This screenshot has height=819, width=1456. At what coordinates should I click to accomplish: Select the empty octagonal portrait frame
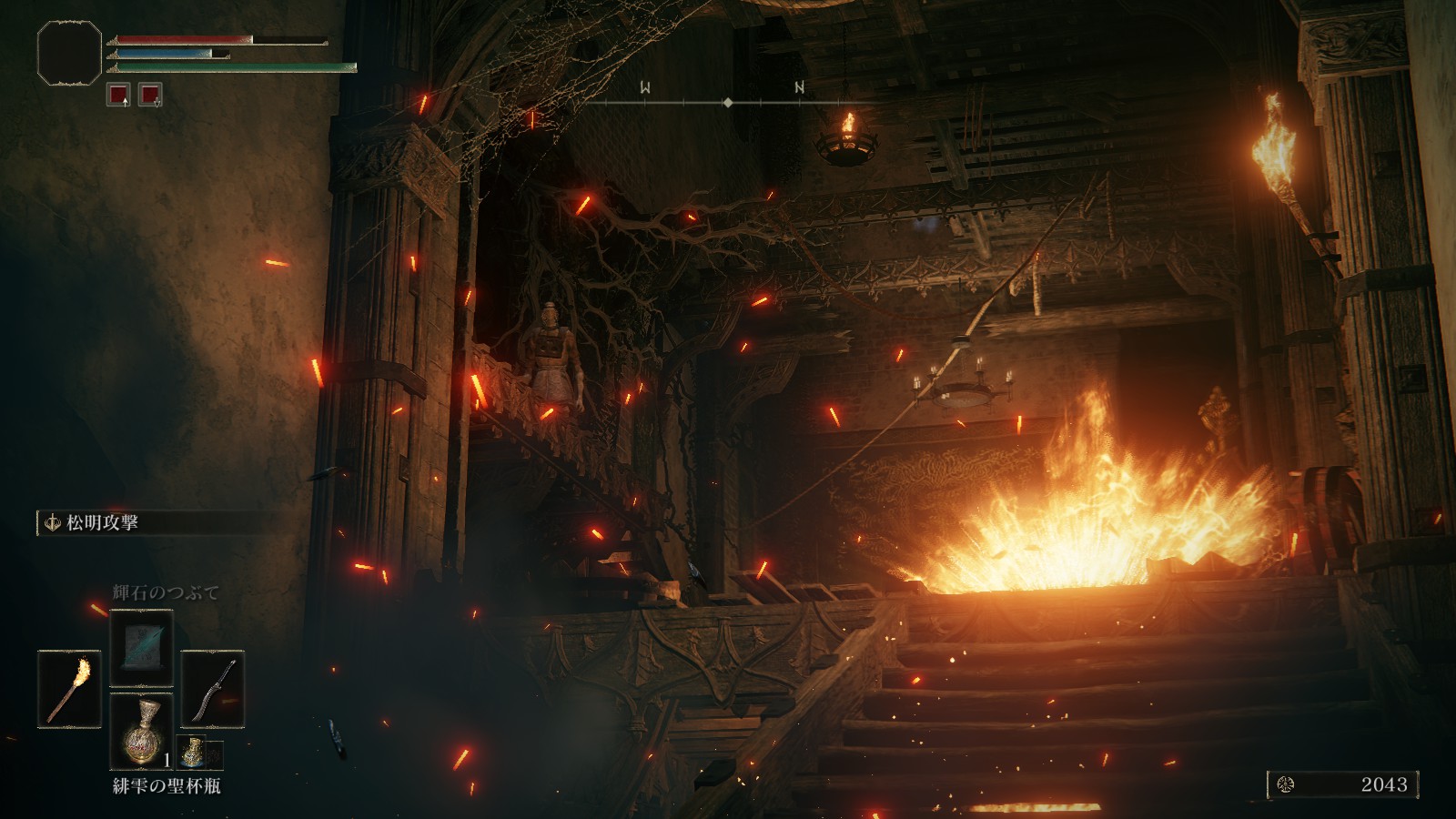[69, 54]
